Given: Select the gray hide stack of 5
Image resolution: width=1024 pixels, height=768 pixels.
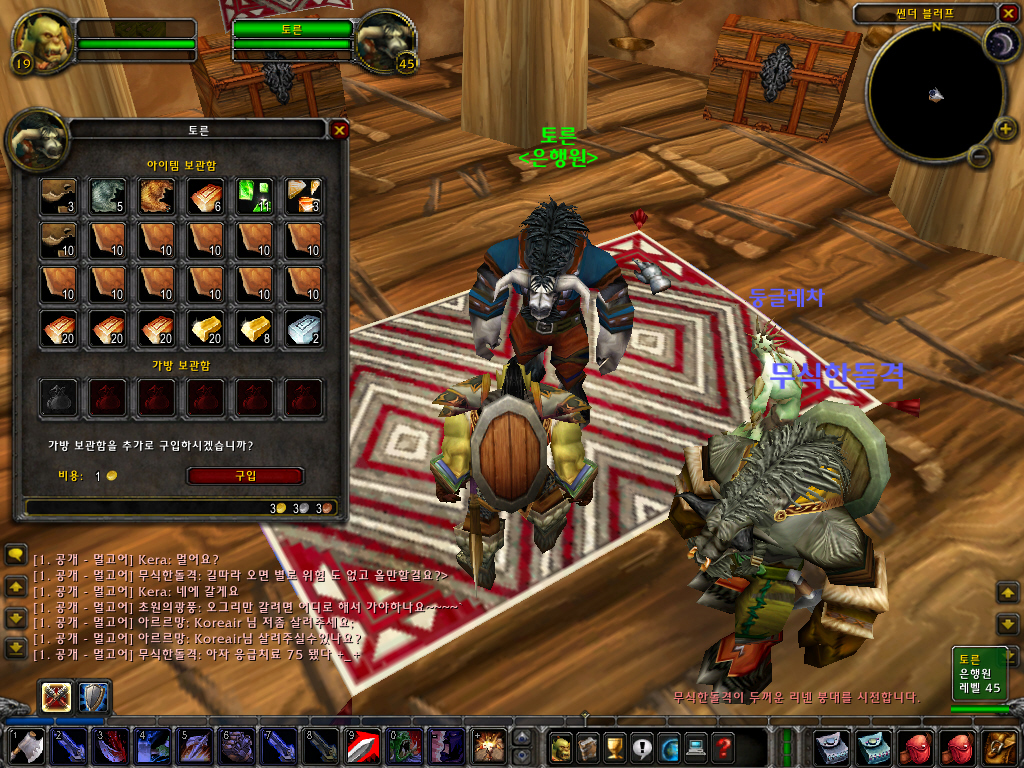Looking at the screenshot, I should point(107,197).
